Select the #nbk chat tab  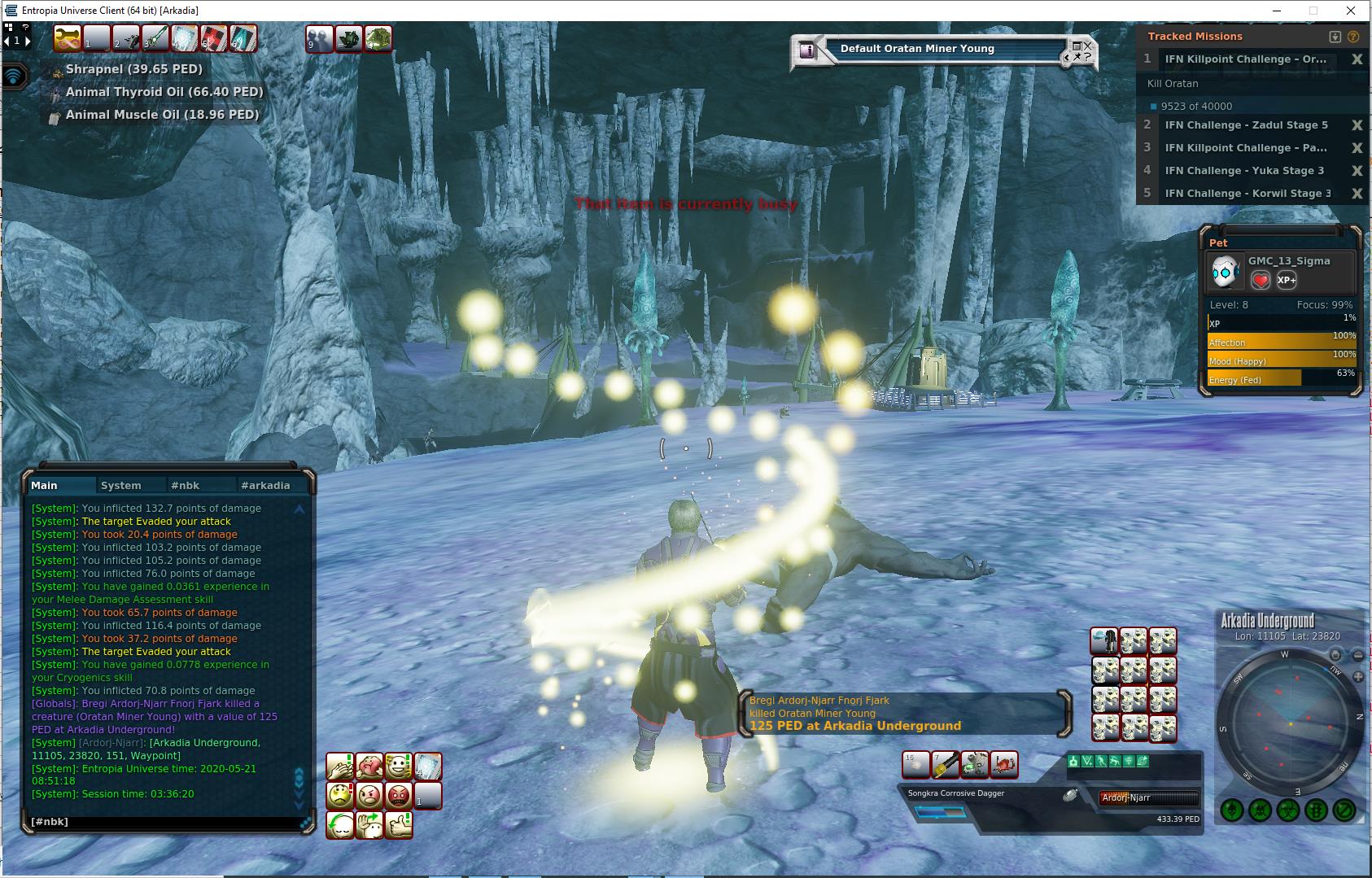(x=185, y=485)
